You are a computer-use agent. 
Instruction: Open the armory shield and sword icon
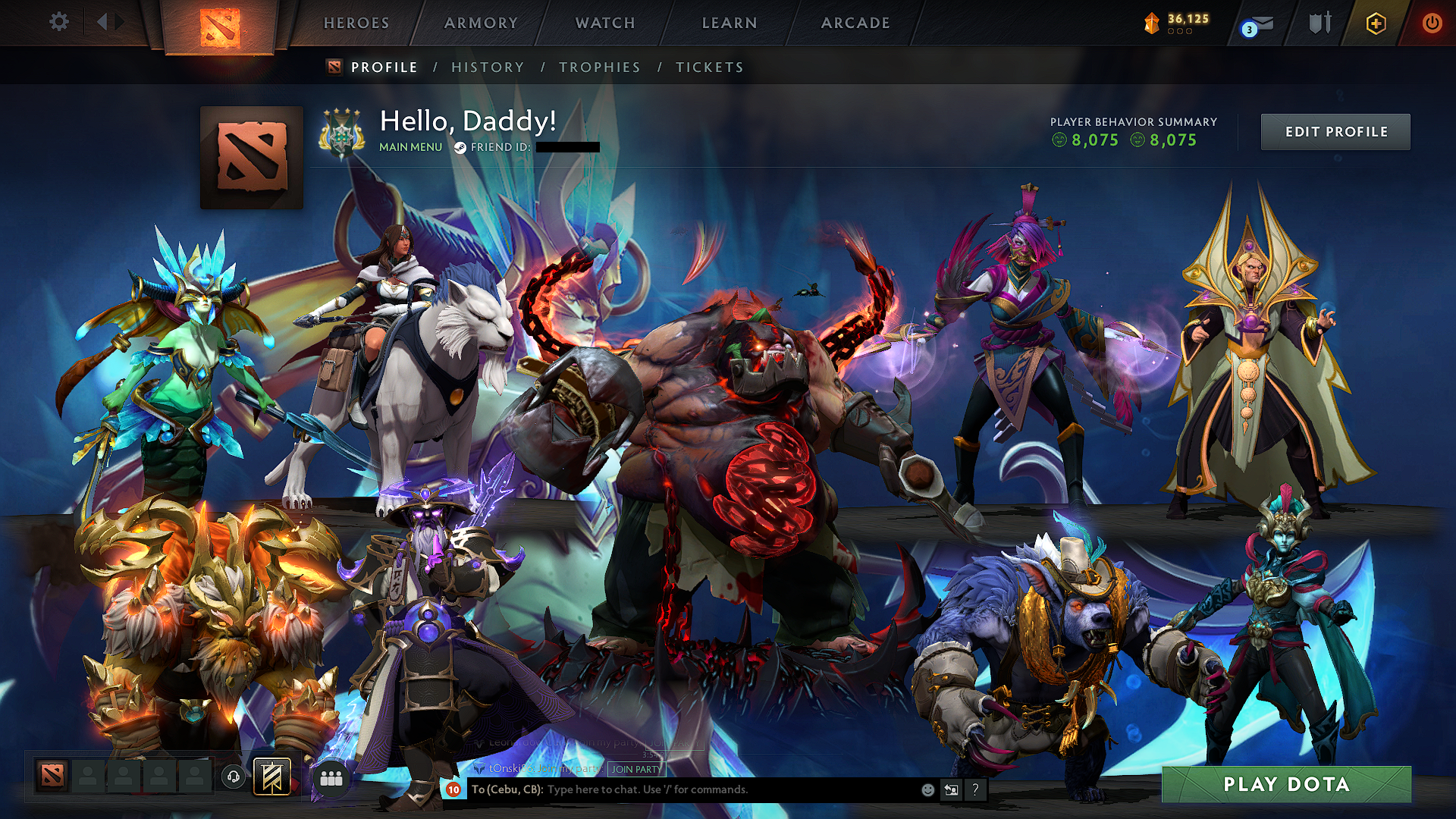click(x=1319, y=23)
